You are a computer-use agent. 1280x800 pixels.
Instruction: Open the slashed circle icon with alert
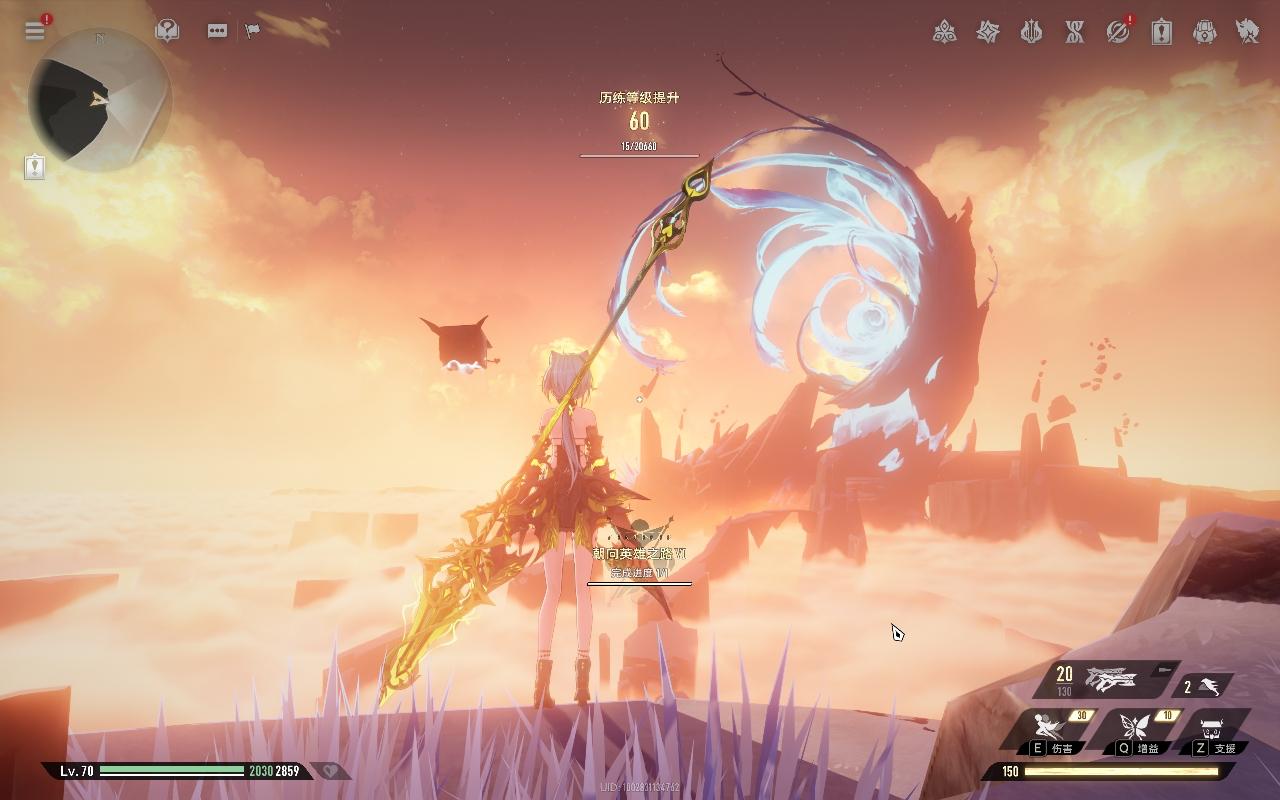1118,32
